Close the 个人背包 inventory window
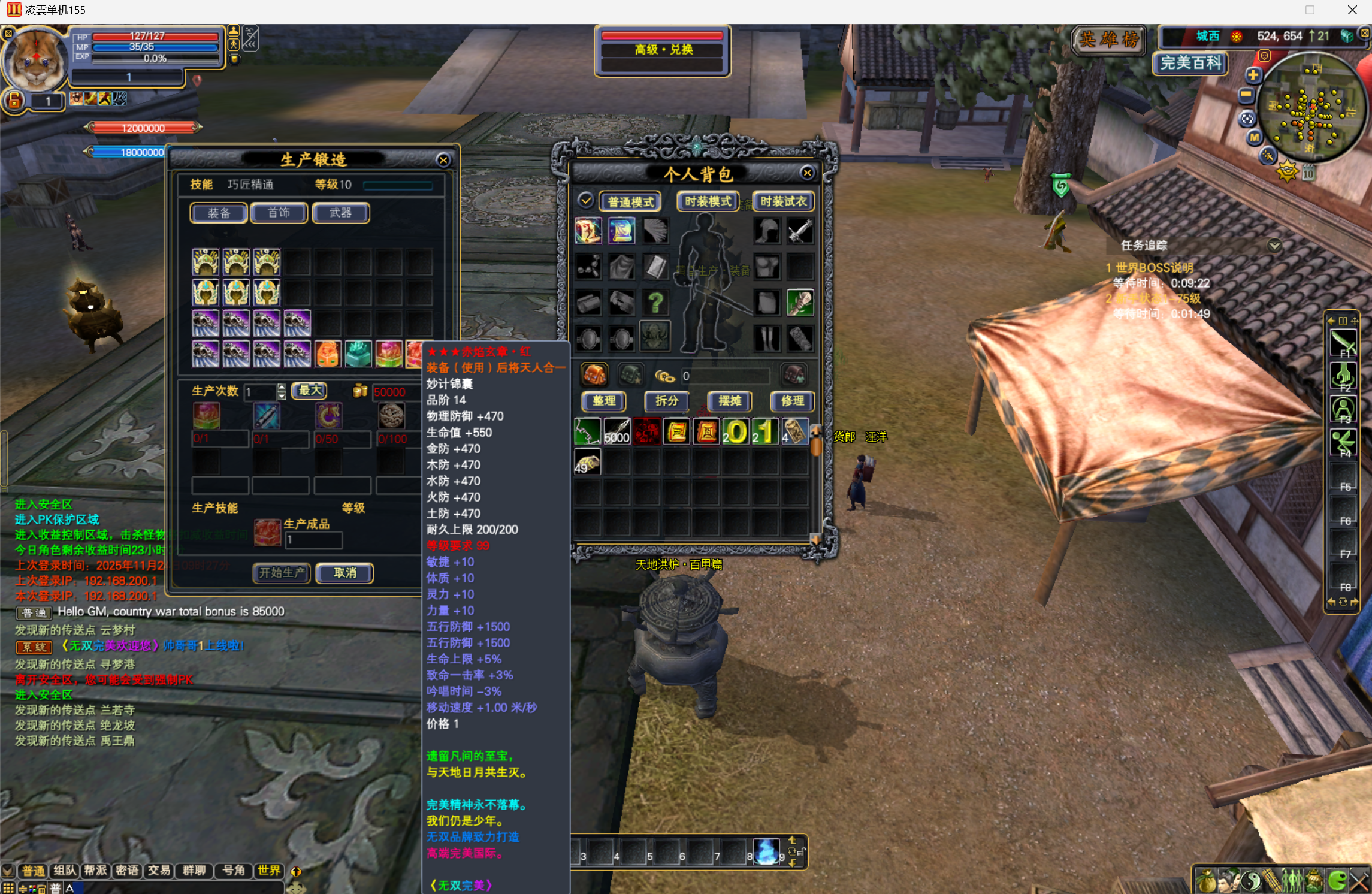This screenshot has height=894, width=1372. click(807, 173)
